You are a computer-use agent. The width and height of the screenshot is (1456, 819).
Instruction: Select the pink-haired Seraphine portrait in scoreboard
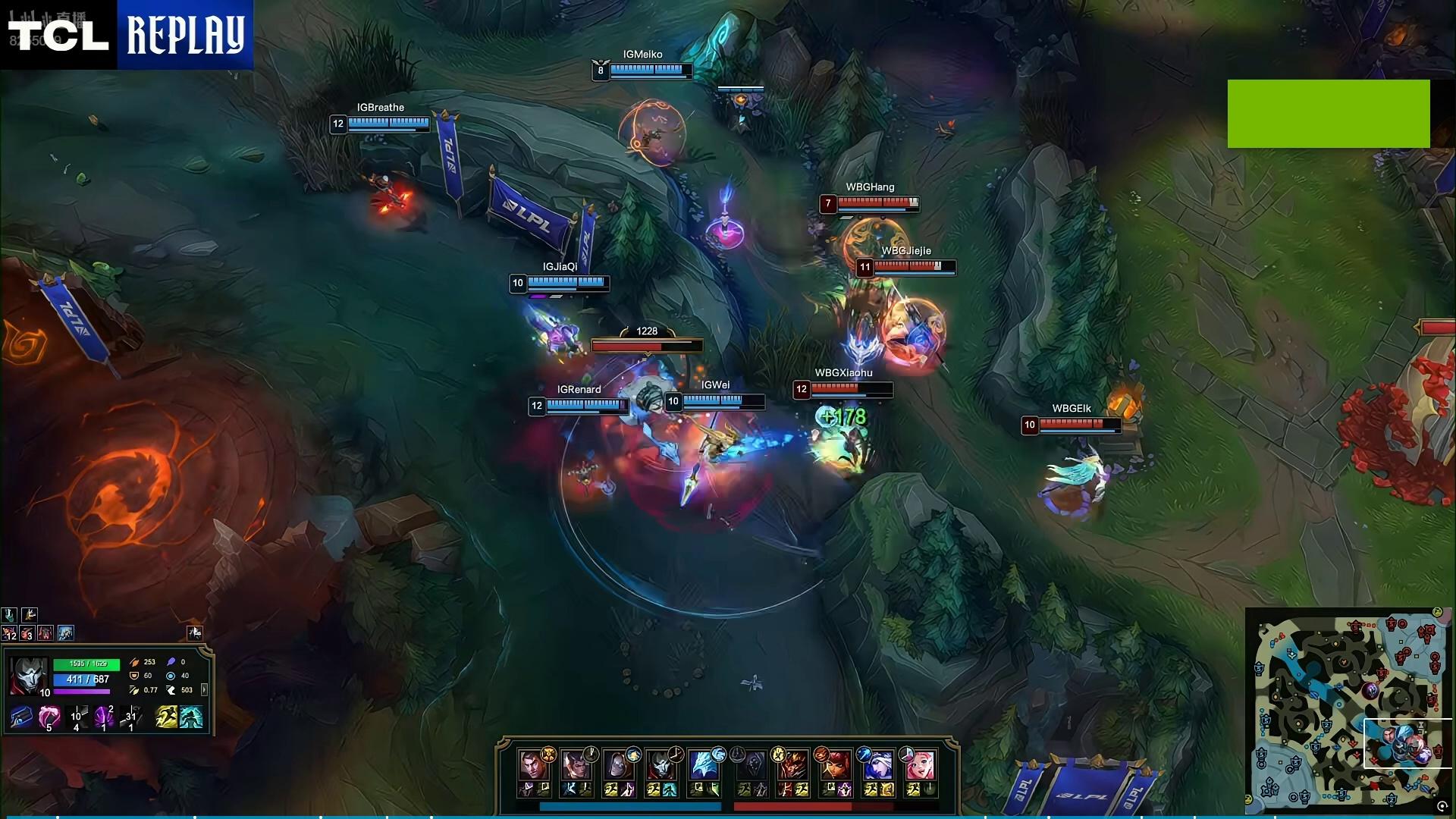(x=920, y=765)
